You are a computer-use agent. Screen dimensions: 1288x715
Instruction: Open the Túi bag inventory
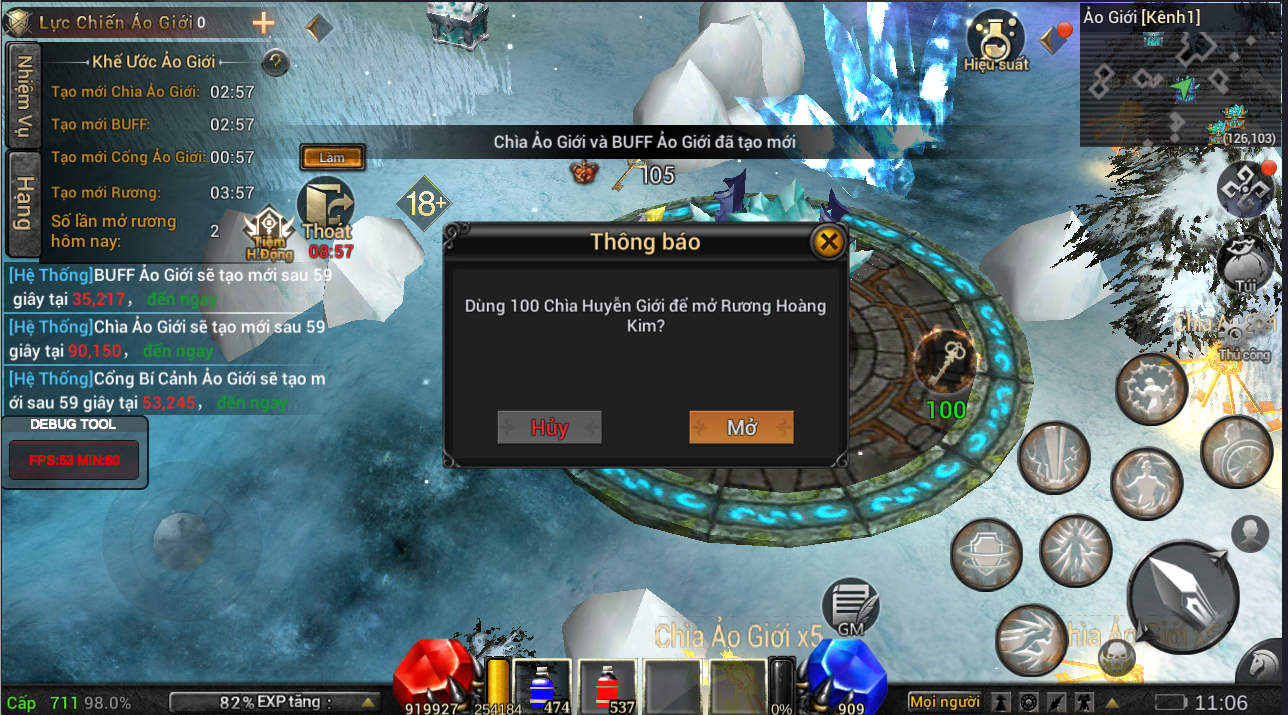click(x=1245, y=265)
